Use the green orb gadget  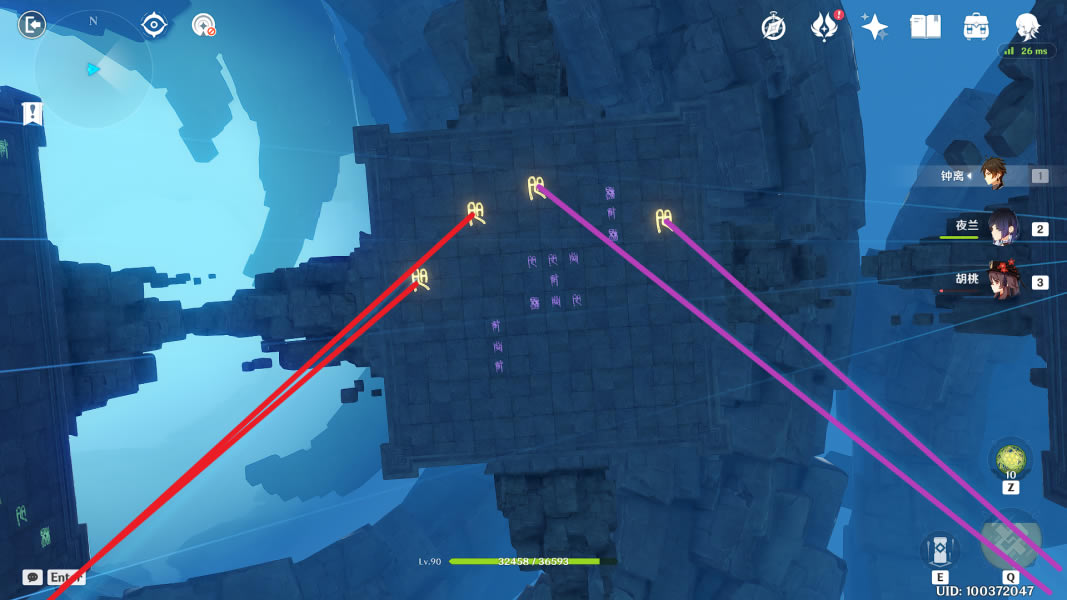[x=1010, y=460]
